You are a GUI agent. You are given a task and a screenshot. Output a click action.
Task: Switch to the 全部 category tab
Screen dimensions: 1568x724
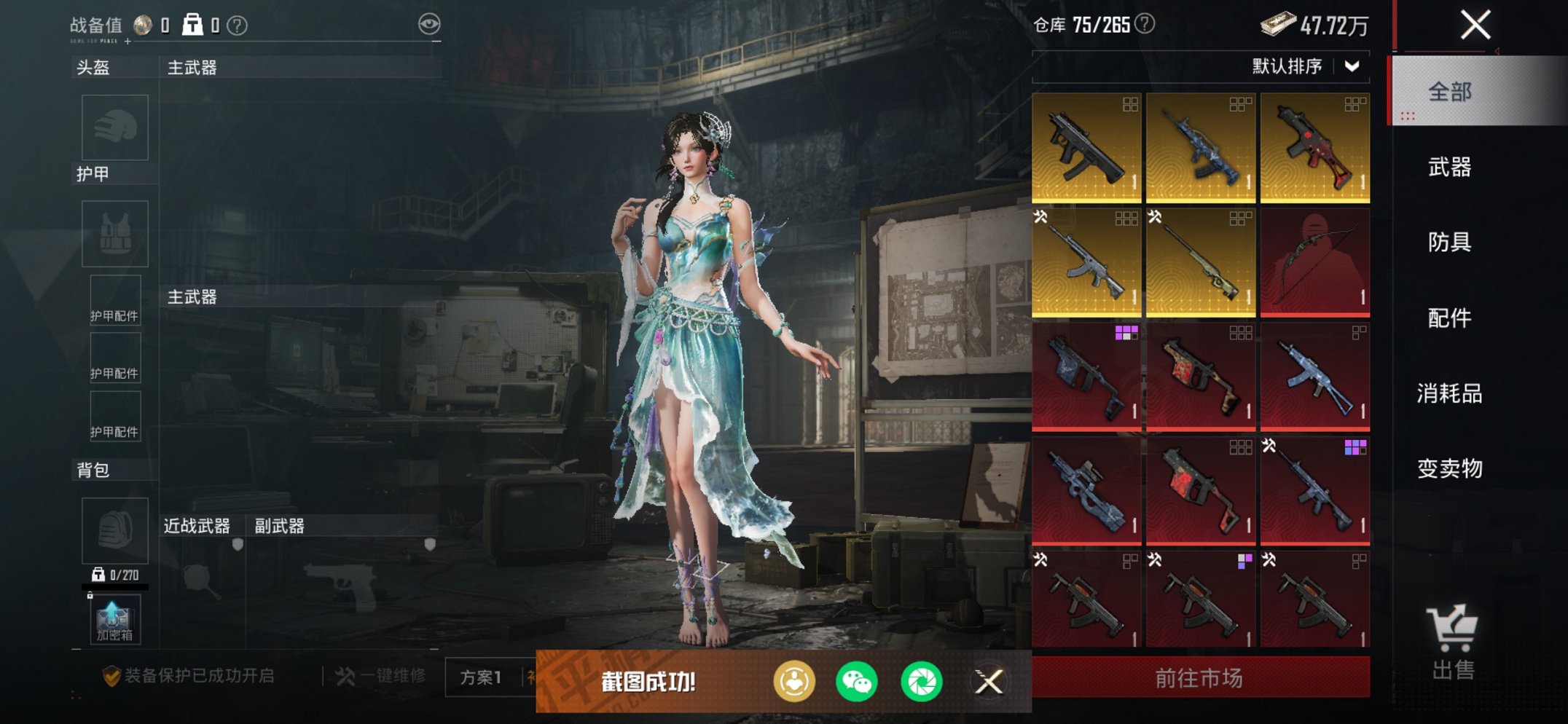click(1450, 93)
